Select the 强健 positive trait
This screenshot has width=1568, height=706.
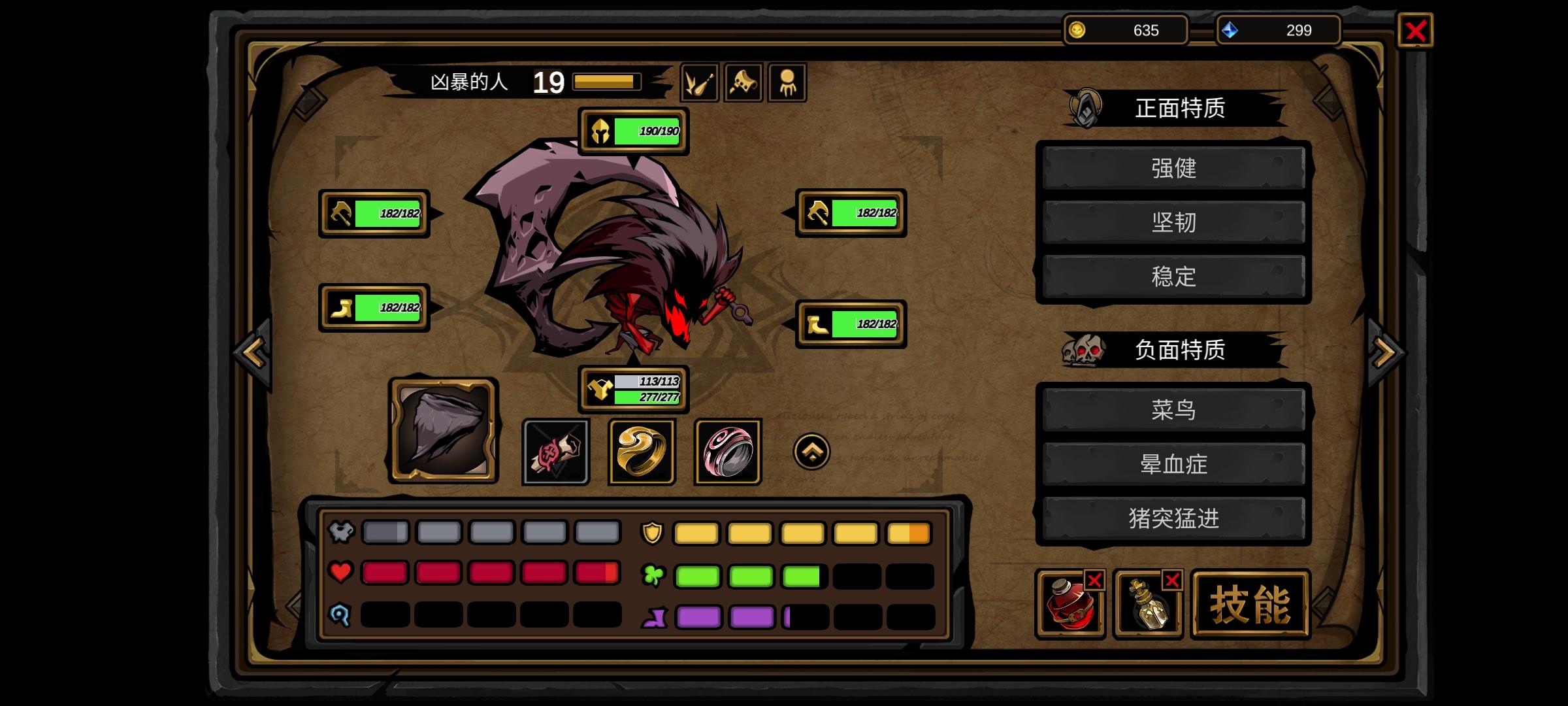pyautogui.click(x=1173, y=169)
